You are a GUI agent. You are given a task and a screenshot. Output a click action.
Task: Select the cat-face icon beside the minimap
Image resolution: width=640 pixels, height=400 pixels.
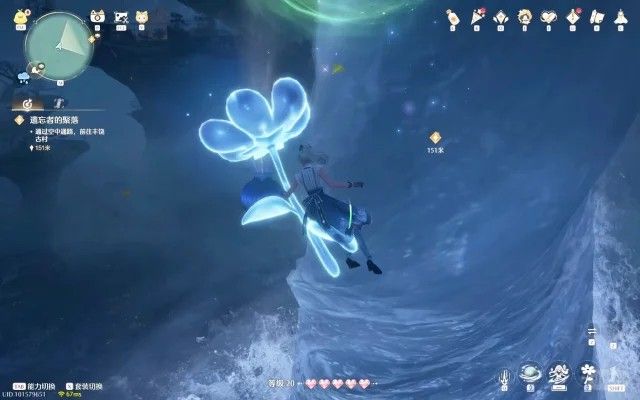pos(143,17)
